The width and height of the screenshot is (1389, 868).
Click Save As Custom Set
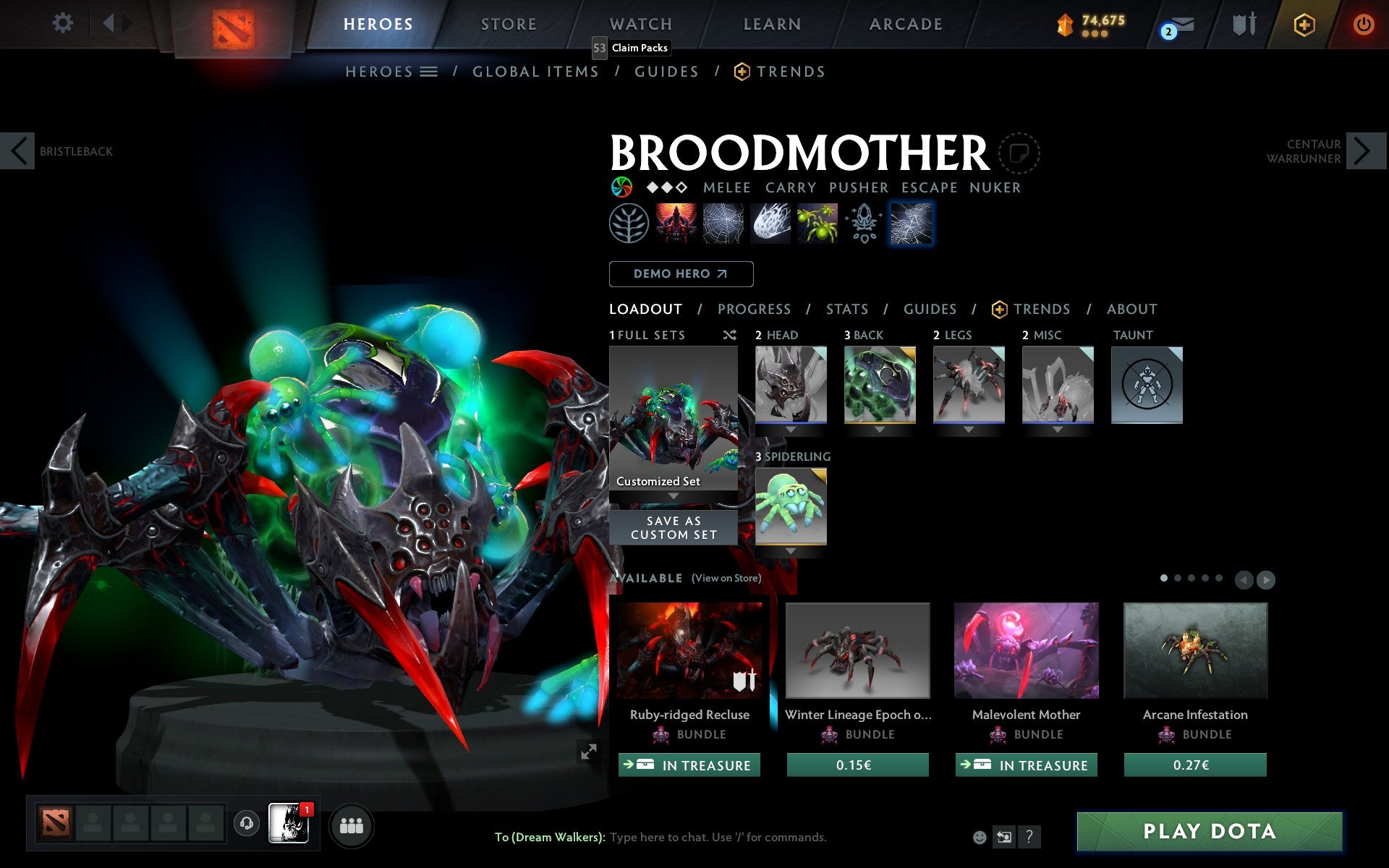point(673,527)
